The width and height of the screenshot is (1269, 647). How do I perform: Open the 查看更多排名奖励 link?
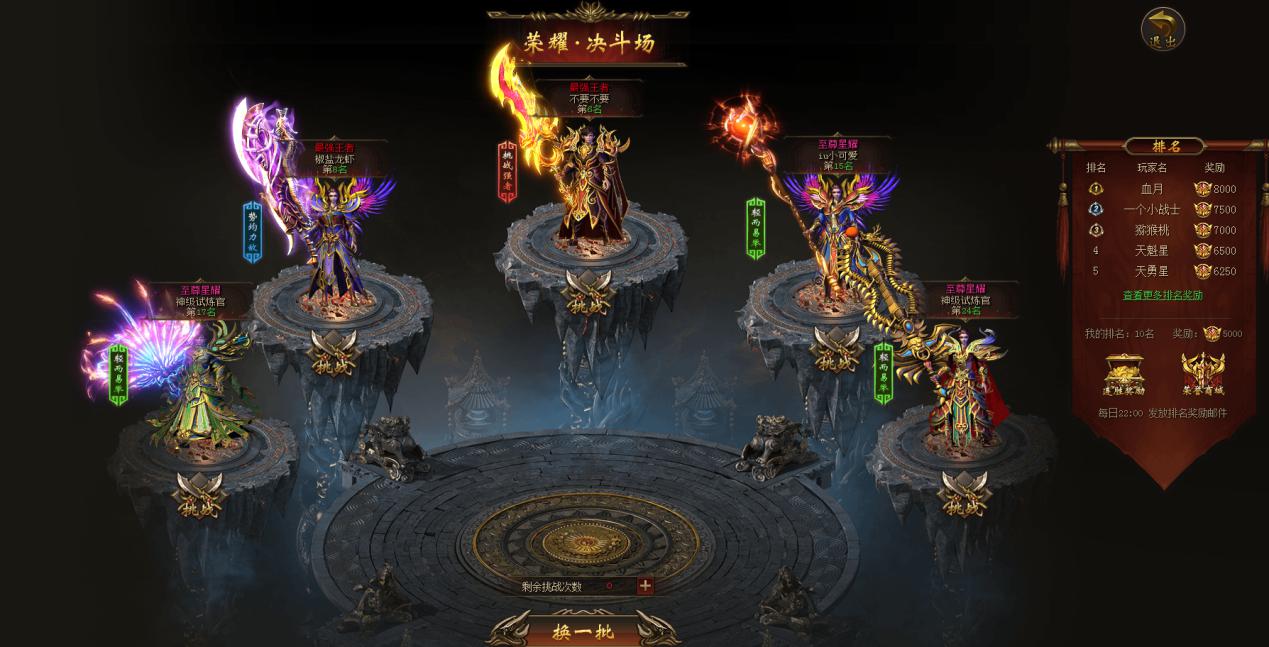tap(1162, 295)
